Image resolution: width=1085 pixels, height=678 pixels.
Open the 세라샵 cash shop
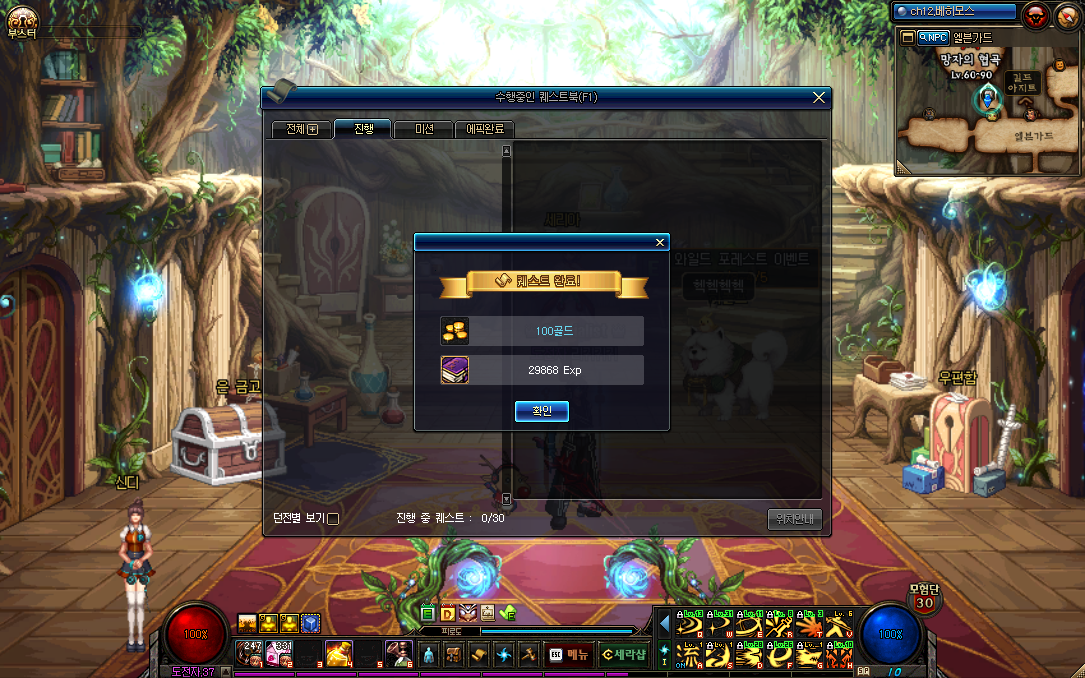[623, 654]
